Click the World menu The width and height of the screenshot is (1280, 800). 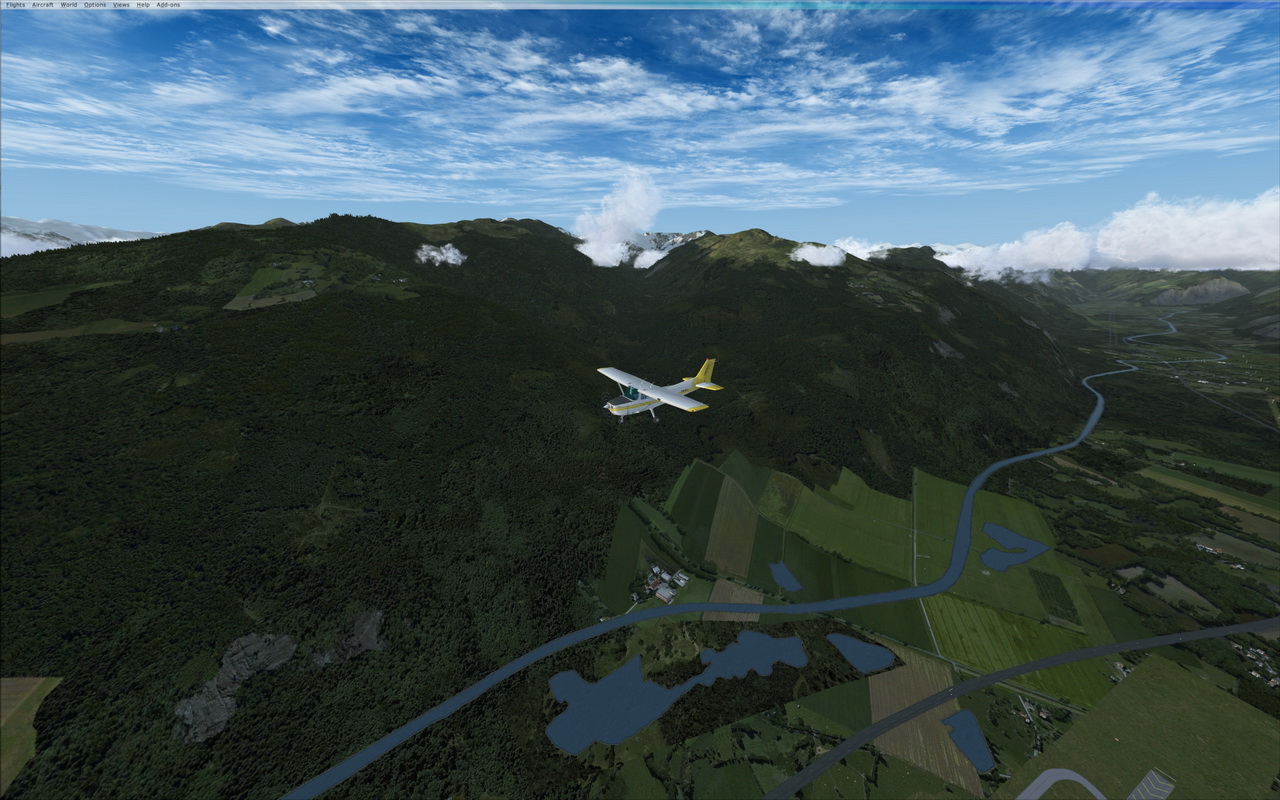click(x=68, y=5)
